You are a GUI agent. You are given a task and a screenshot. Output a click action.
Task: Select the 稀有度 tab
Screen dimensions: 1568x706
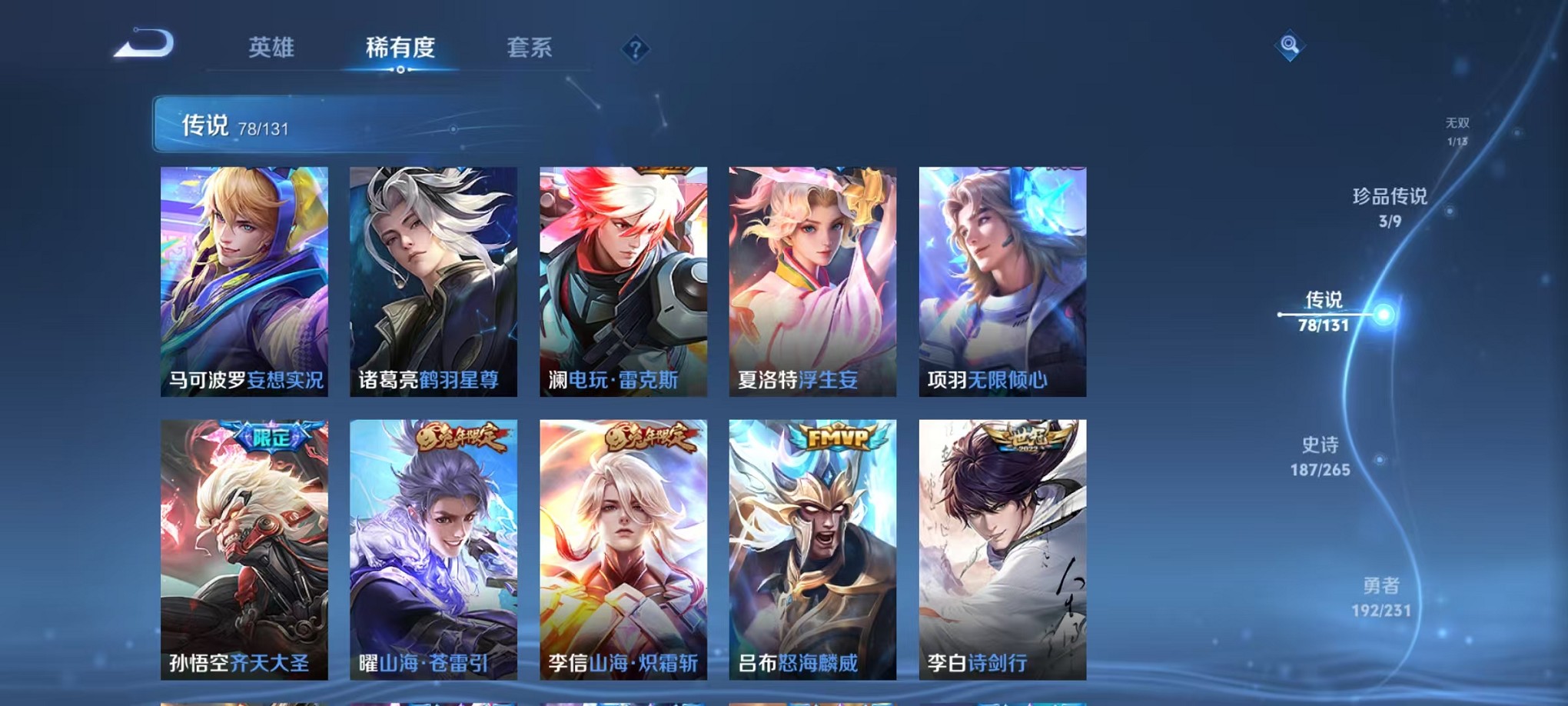coord(400,48)
